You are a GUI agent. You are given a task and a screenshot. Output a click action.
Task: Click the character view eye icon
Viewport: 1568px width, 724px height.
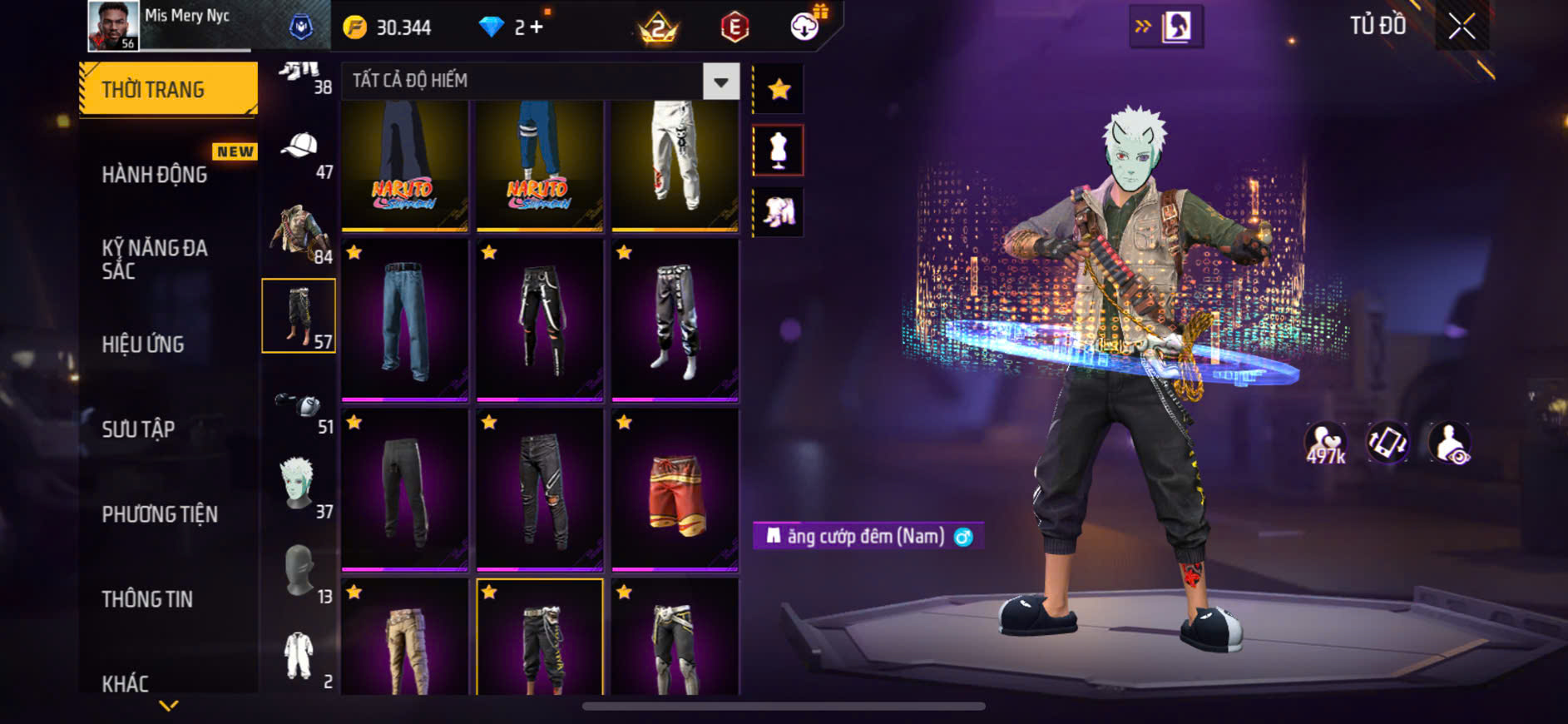pyautogui.click(x=1449, y=443)
